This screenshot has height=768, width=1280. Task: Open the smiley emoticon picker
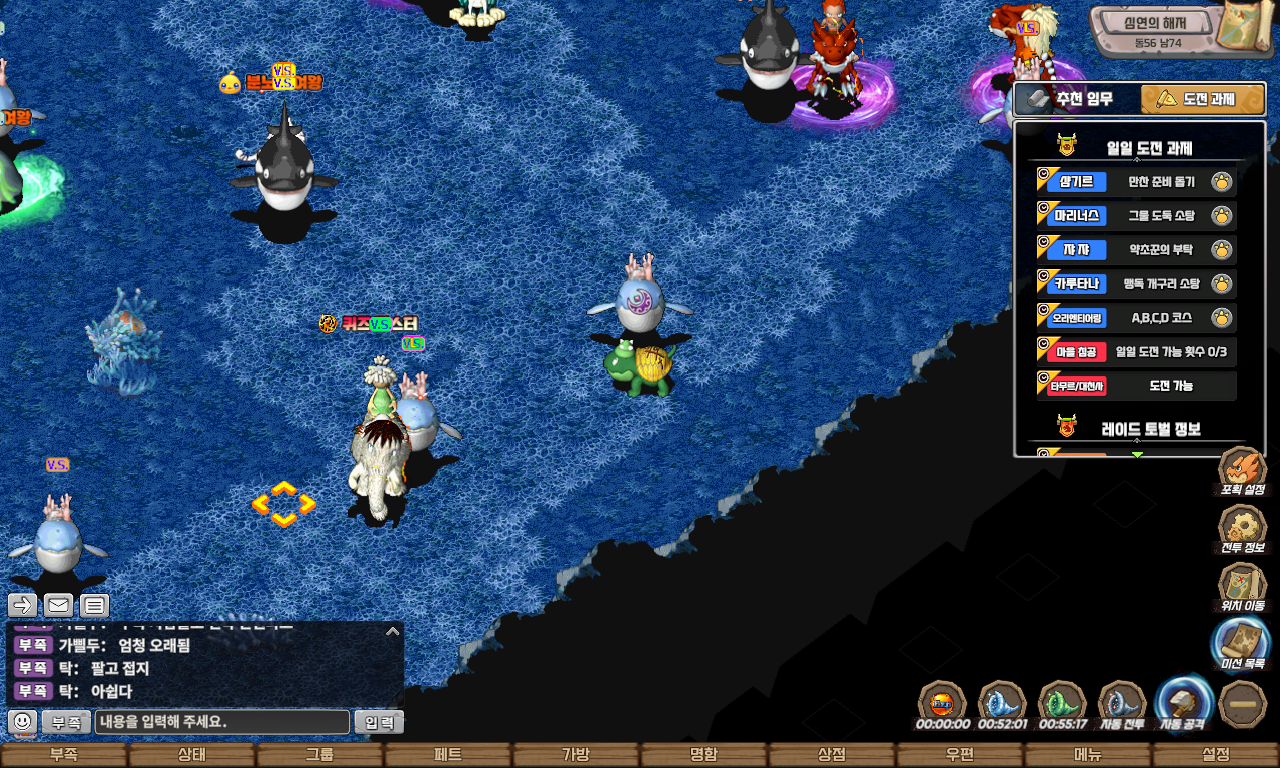(22, 721)
